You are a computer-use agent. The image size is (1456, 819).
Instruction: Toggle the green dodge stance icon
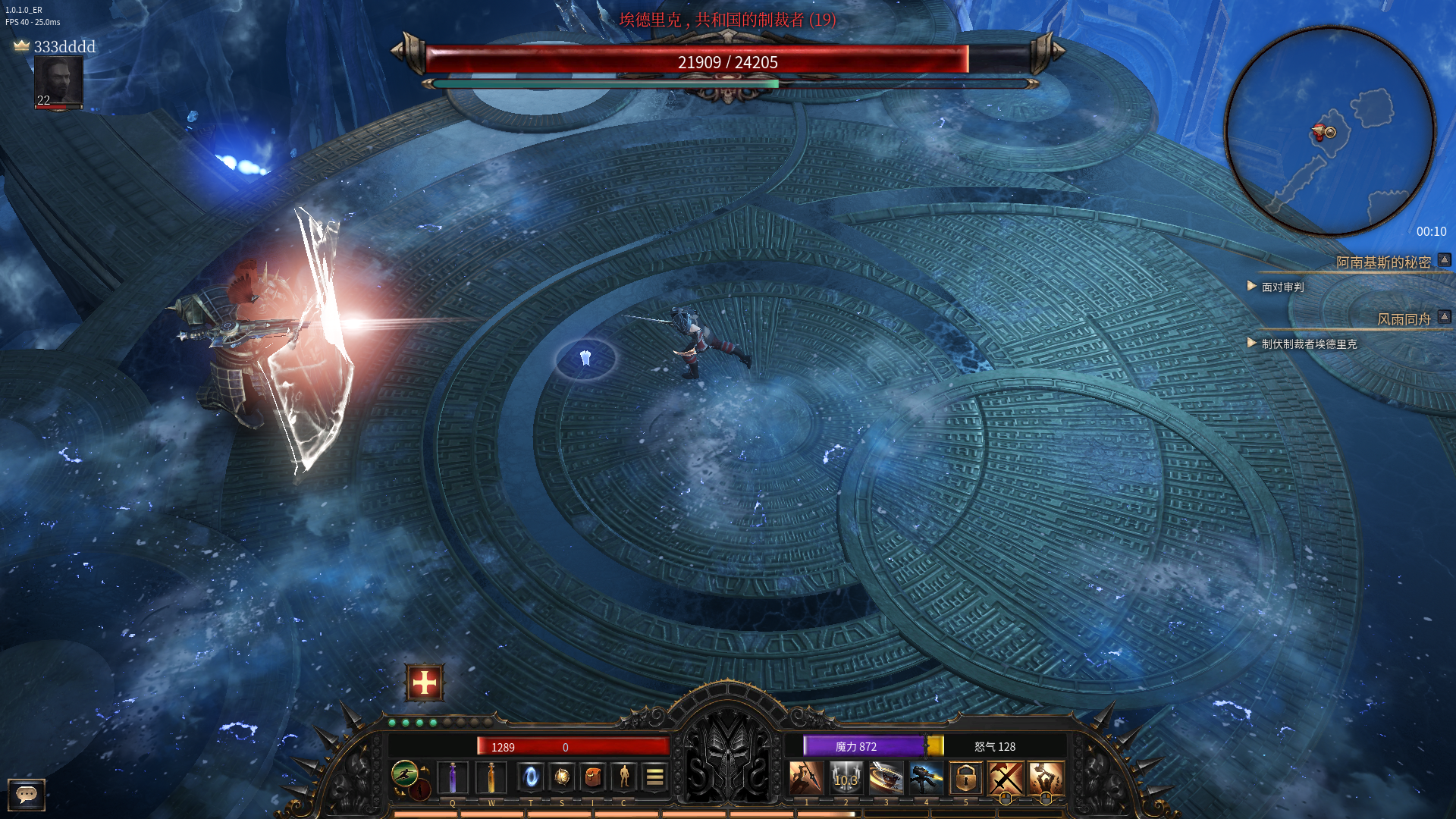pos(405,773)
